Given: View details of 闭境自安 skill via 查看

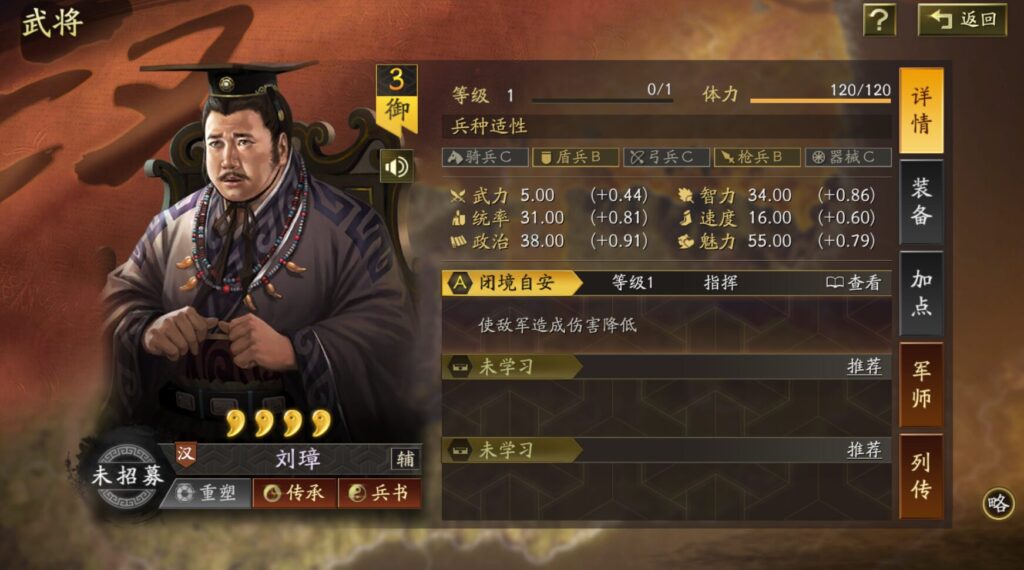Looking at the screenshot, I should click(854, 283).
